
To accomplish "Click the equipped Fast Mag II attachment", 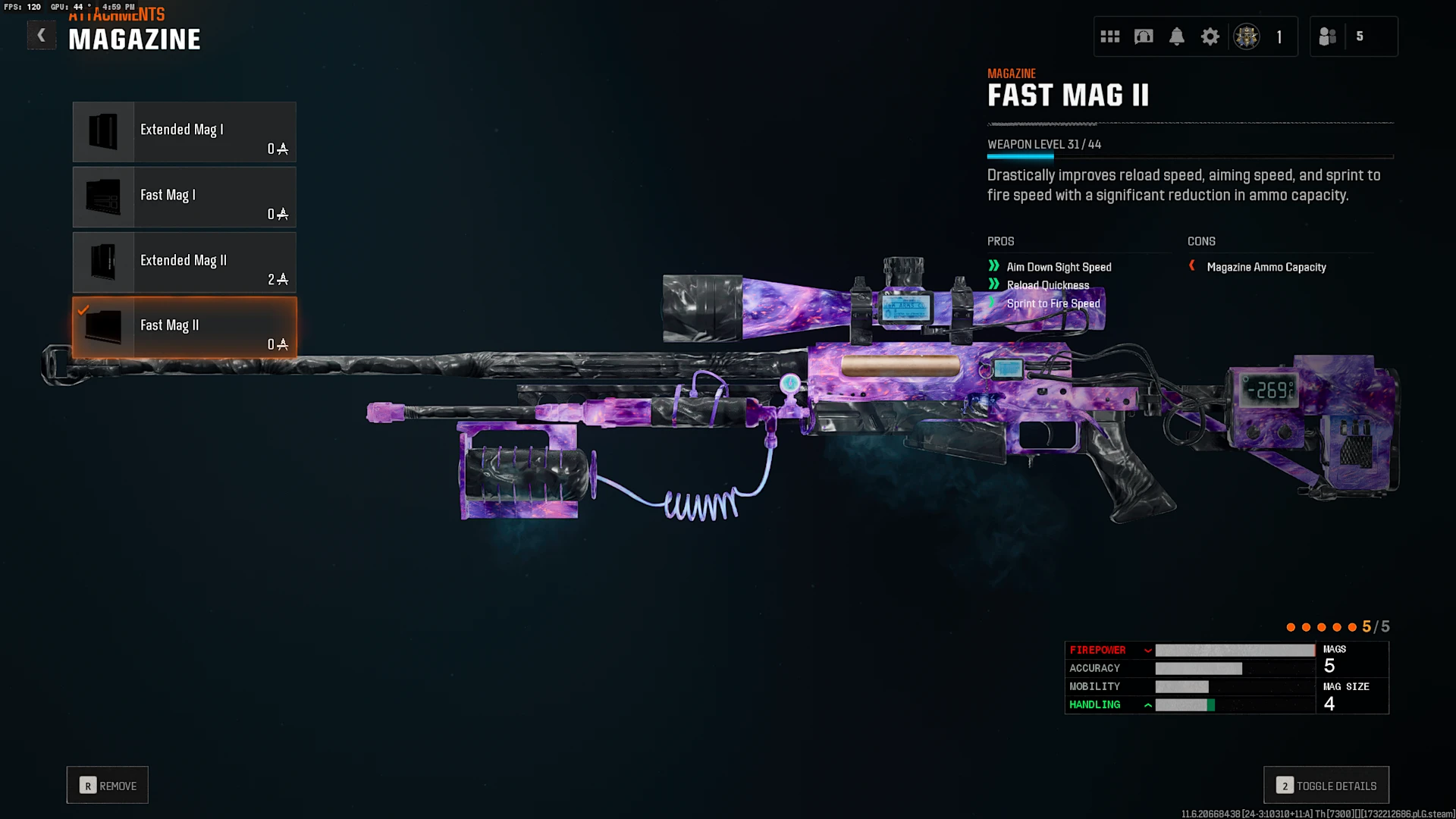I will [x=184, y=328].
